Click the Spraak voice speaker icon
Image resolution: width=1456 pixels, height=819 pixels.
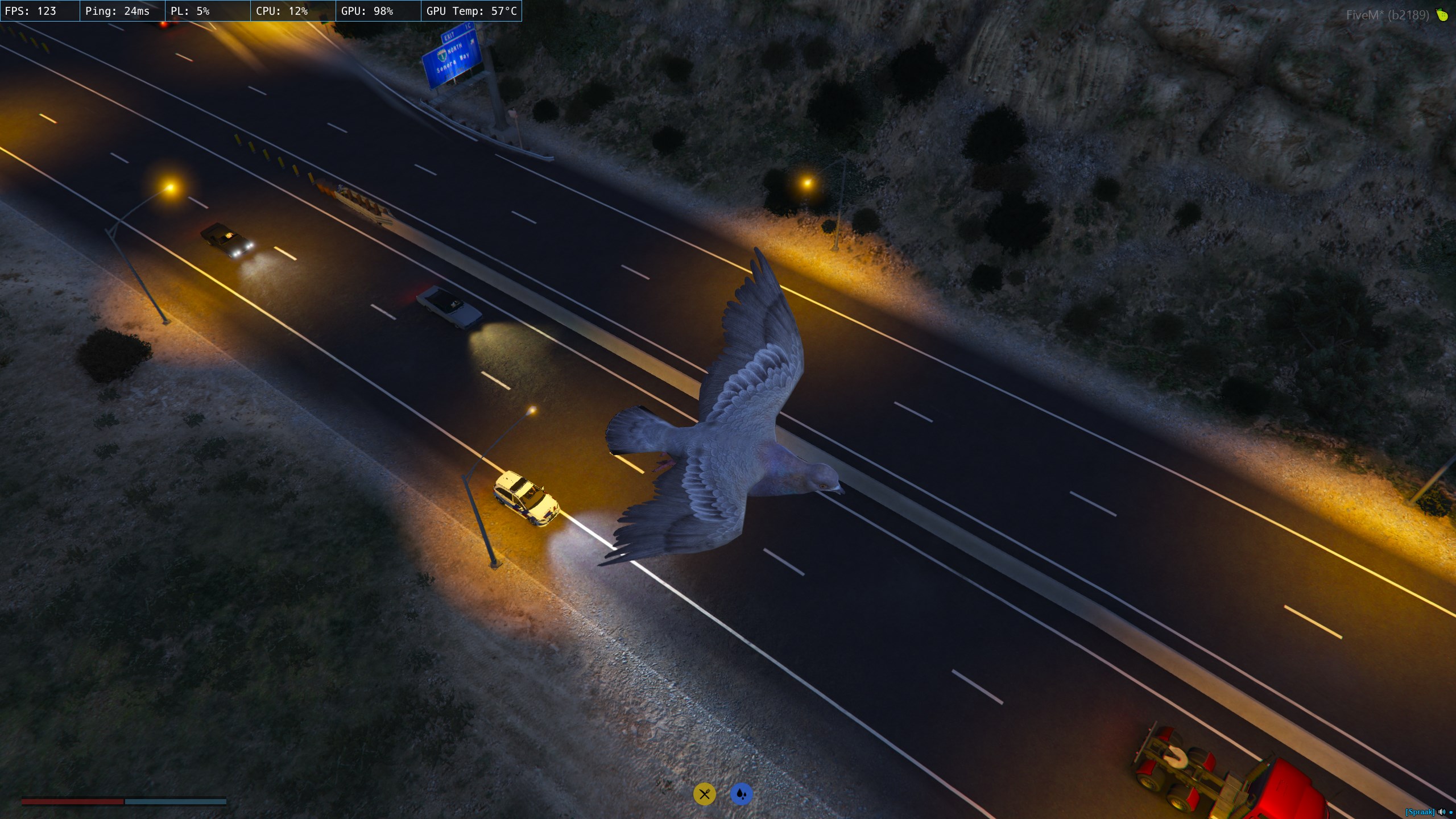point(1441,812)
